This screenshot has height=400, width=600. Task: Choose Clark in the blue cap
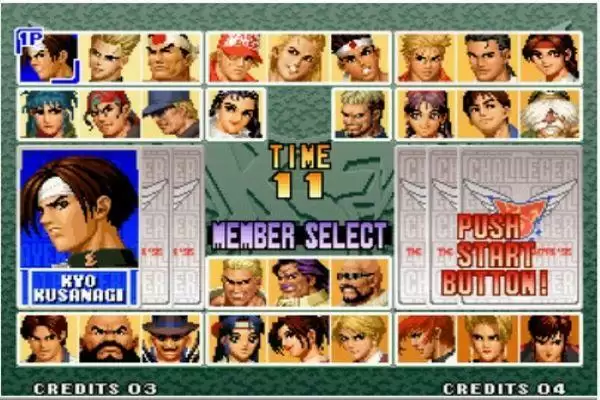pyautogui.click(x=172, y=114)
